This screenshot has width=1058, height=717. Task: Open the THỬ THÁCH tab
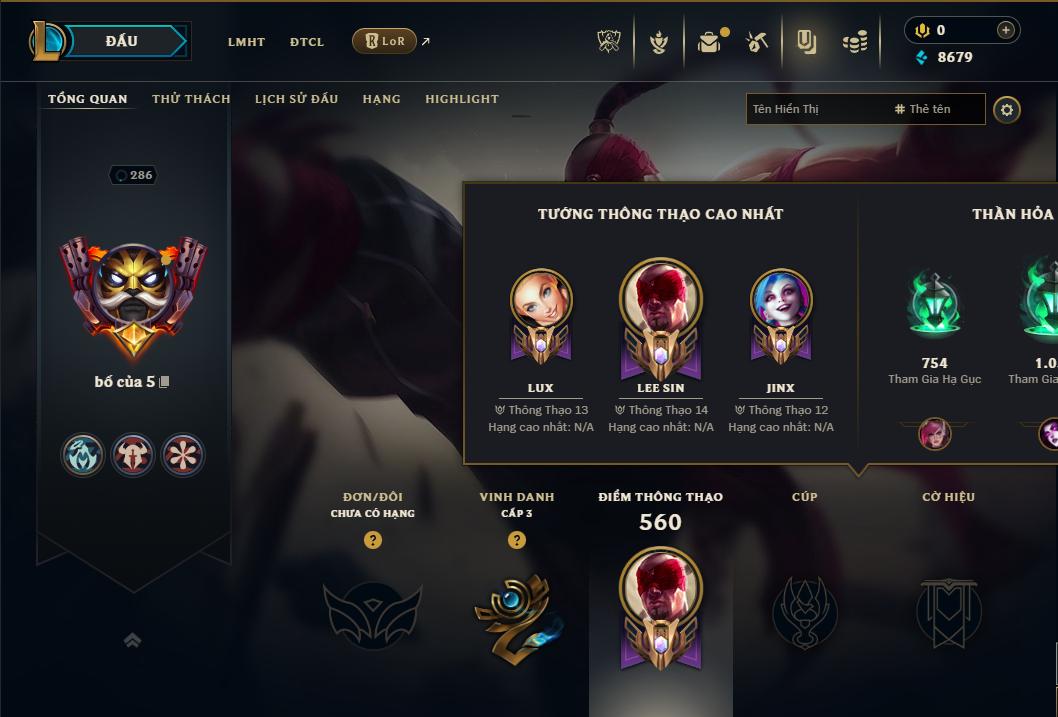tap(191, 99)
